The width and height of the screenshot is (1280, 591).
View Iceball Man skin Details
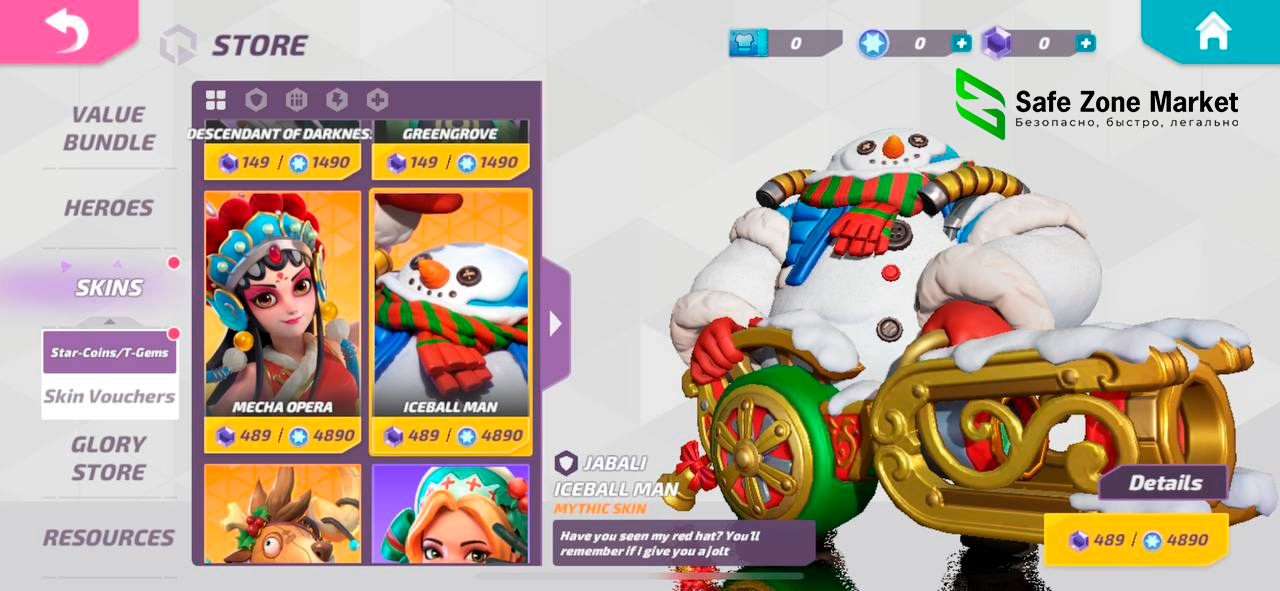(1165, 483)
